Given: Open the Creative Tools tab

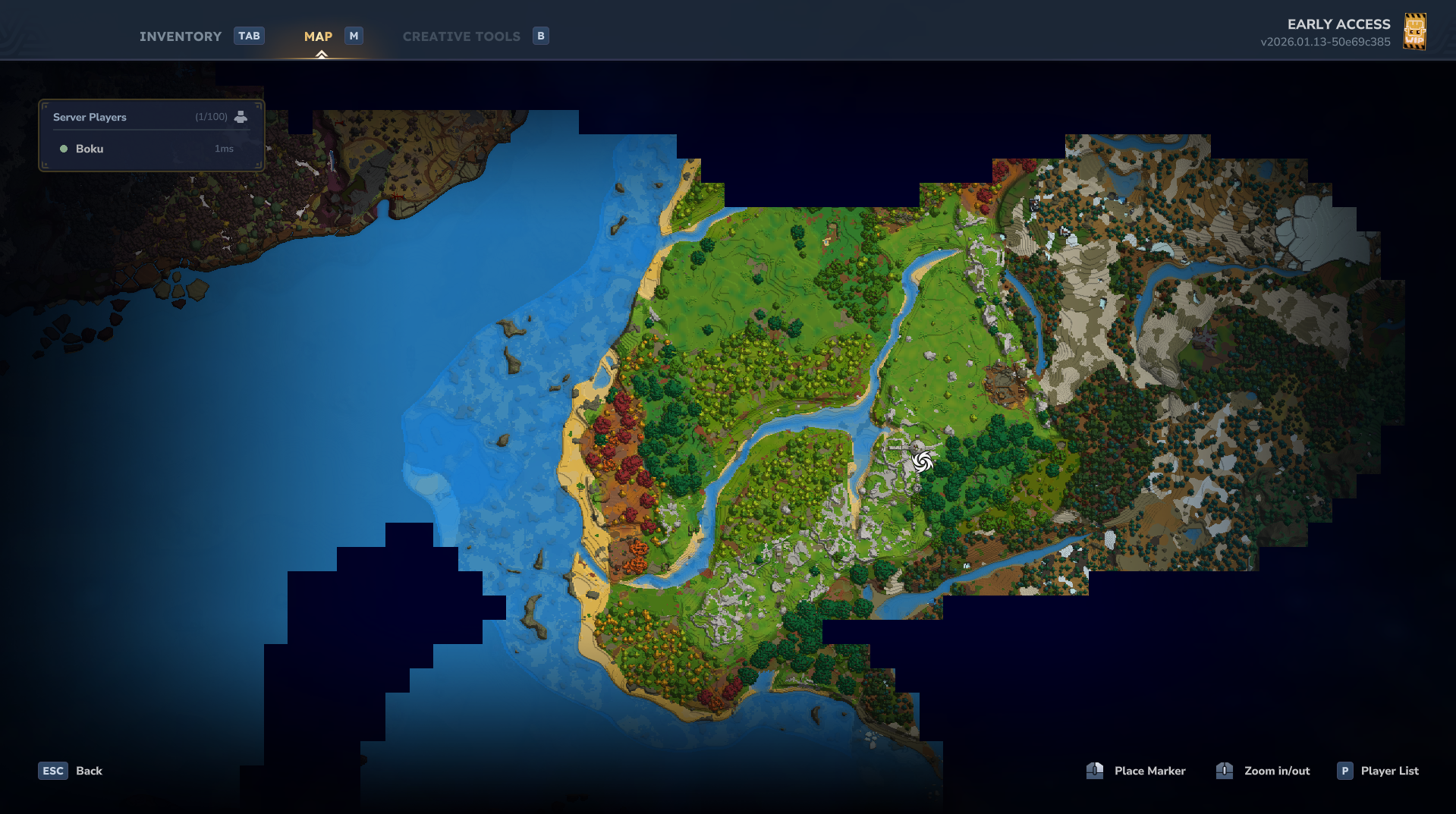Looking at the screenshot, I should 461,36.
